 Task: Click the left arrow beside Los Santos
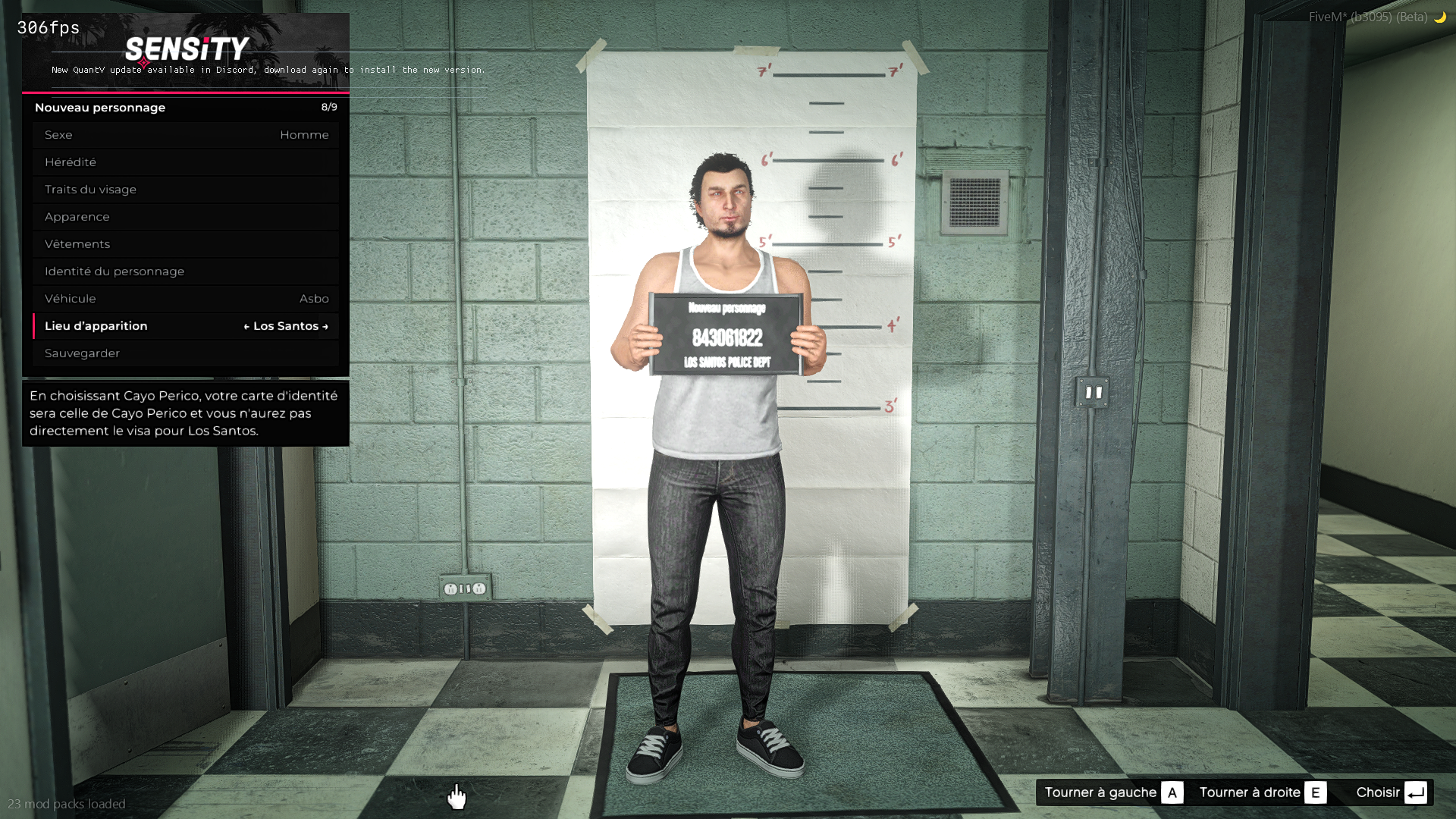click(x=246, y=327)
